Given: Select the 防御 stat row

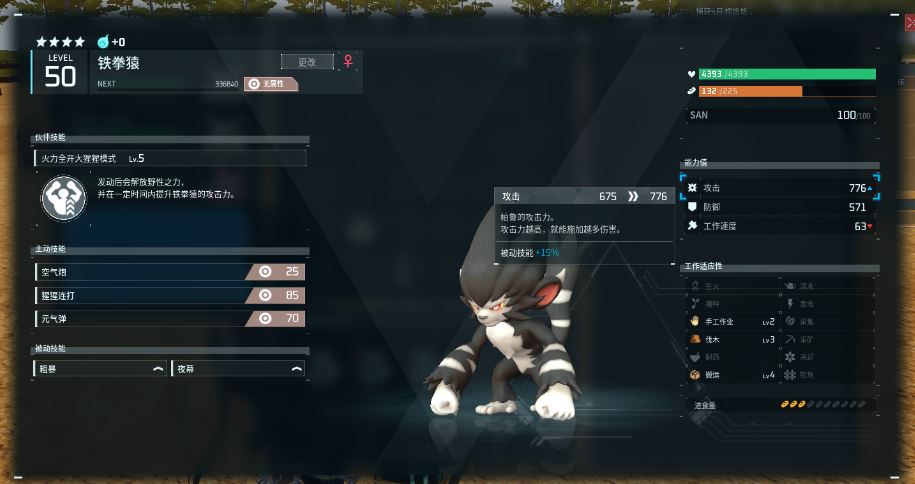Looking at the screenshot, I should tap(779, 207).
